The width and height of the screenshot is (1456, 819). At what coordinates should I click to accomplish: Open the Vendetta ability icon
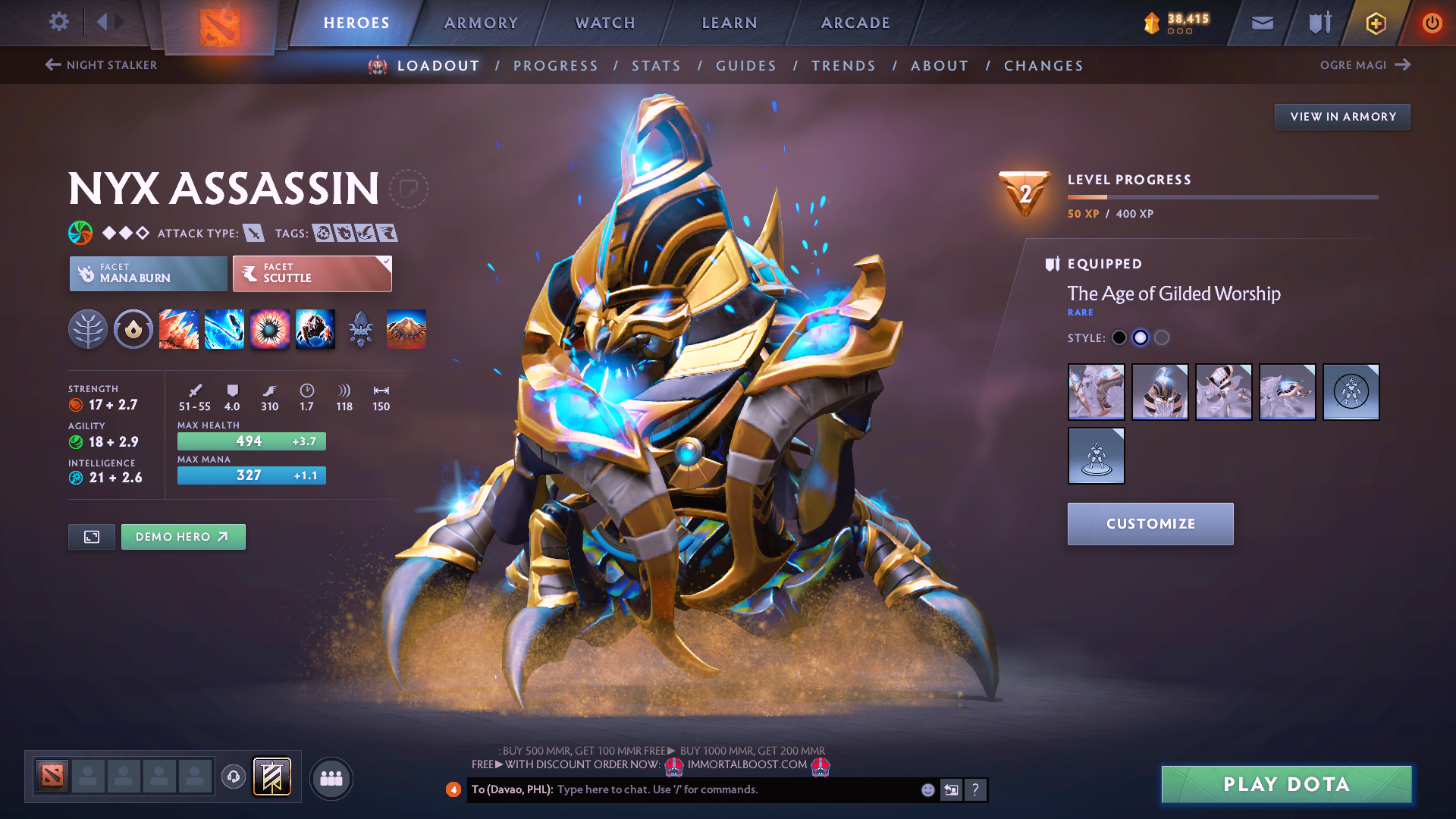(x=315, y=329)
